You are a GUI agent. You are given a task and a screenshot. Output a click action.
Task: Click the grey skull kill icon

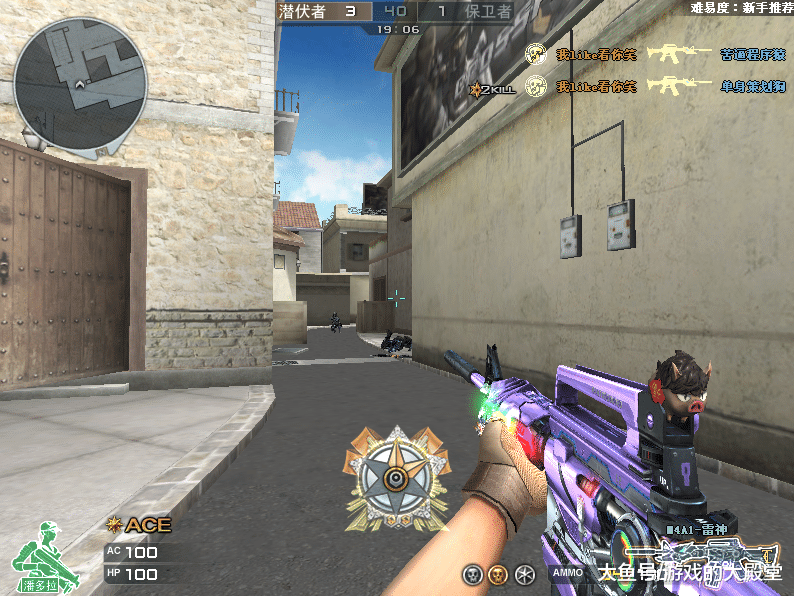coord(472,574)
